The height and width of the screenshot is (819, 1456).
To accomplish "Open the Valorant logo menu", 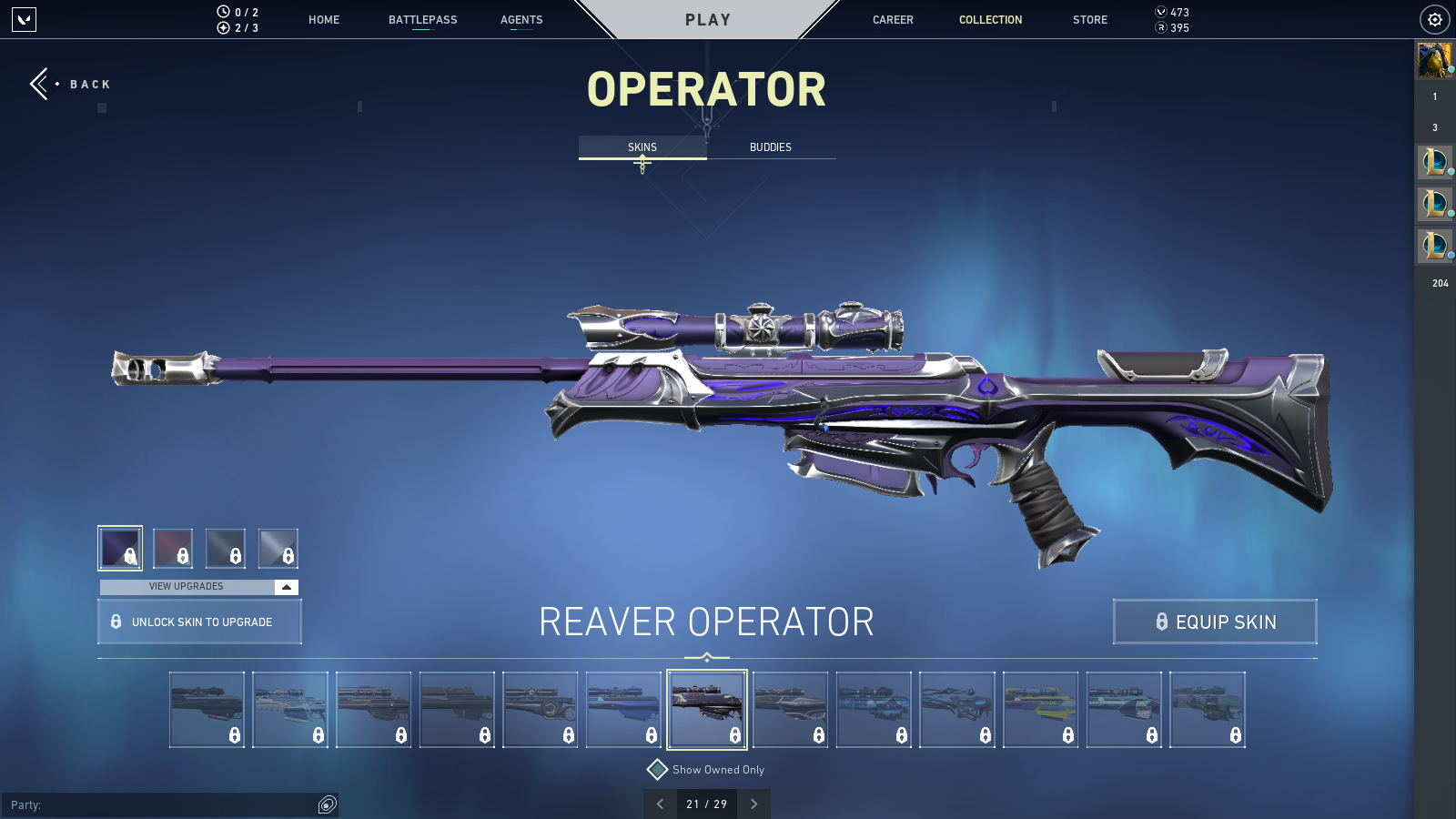I will [24, 19].
